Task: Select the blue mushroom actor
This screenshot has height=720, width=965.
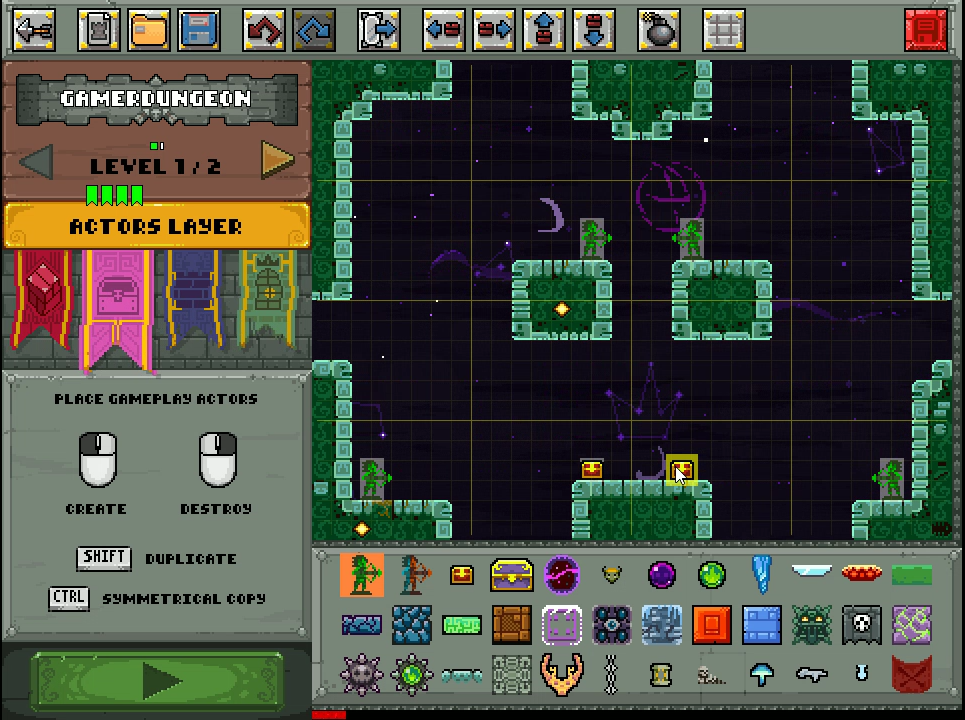Action: click(762, 675)
